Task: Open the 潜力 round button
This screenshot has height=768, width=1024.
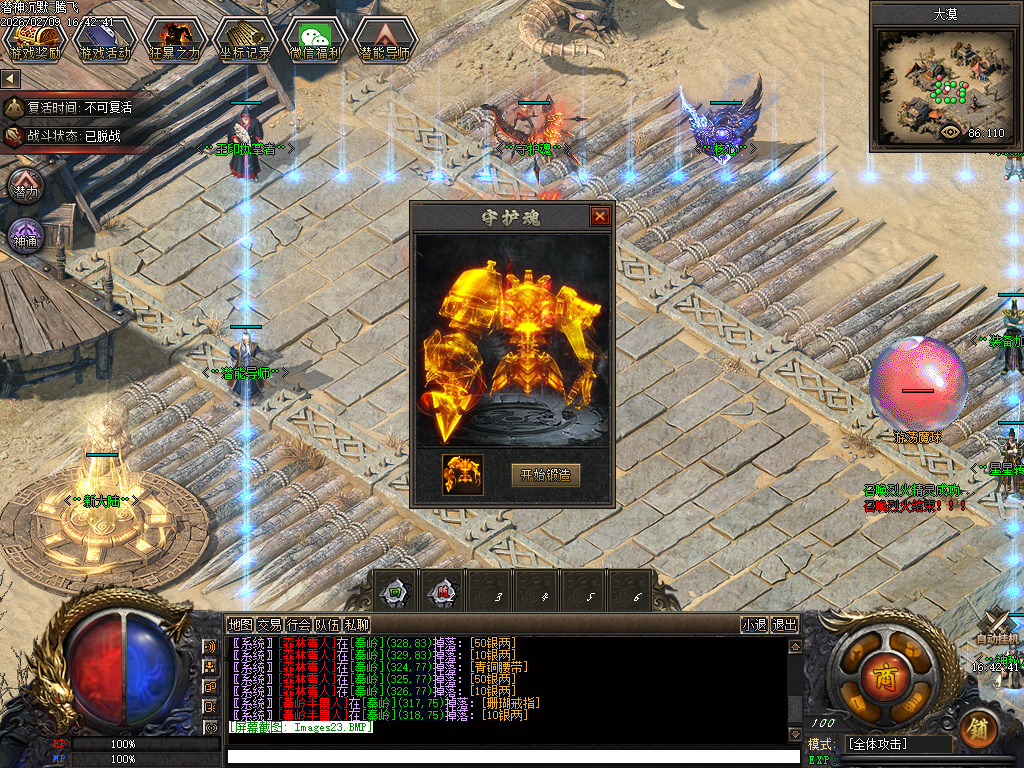Action: tap(25, 186)
